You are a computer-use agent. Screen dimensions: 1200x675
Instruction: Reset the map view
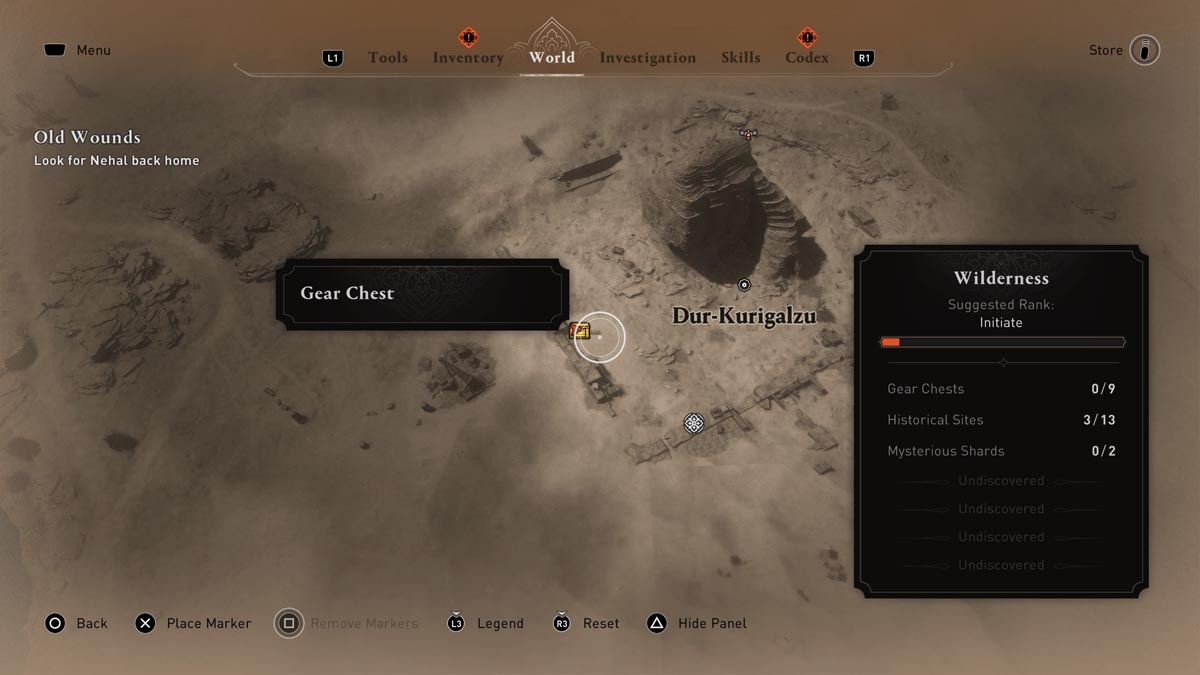(x=586, y=623)
